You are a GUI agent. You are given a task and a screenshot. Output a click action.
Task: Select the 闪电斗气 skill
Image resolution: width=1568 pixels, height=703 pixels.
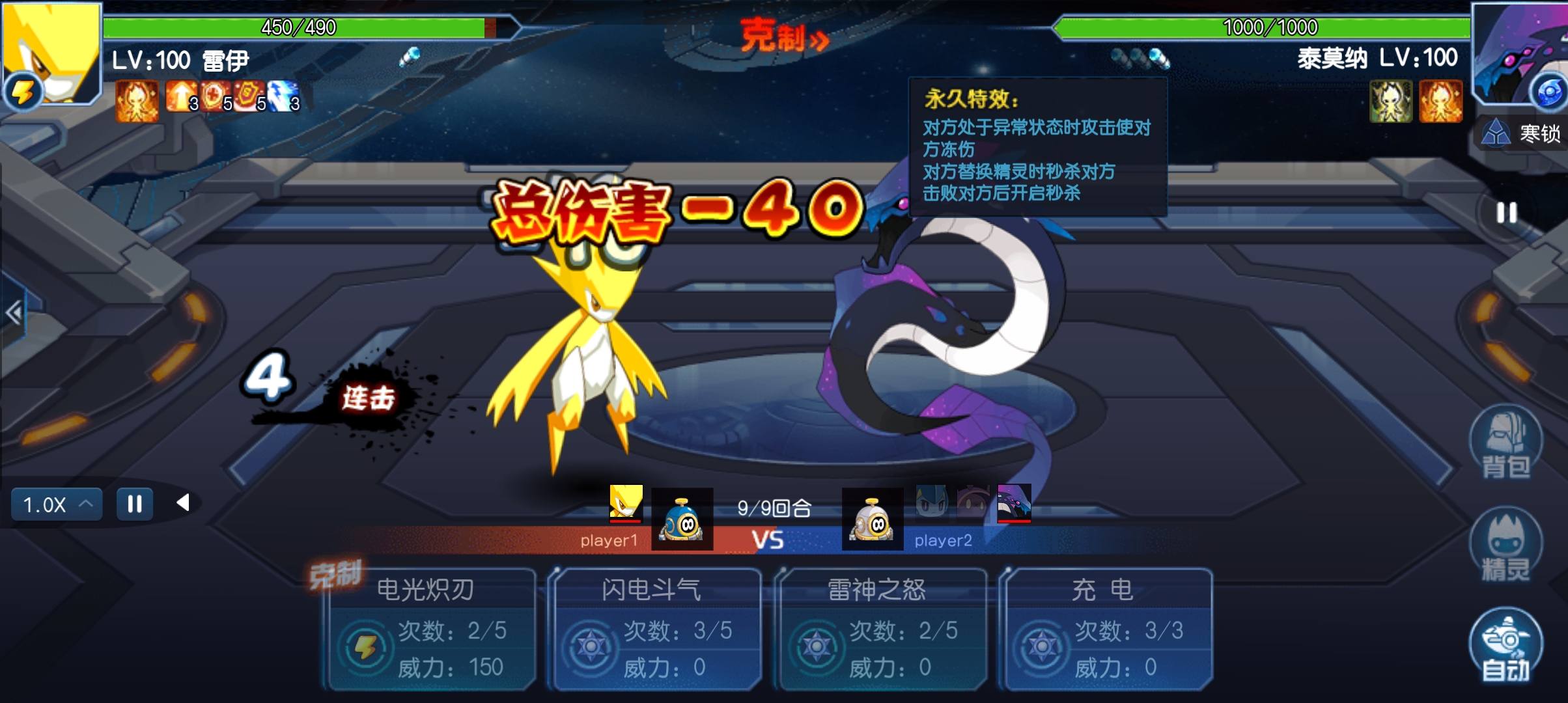(656, 629)
